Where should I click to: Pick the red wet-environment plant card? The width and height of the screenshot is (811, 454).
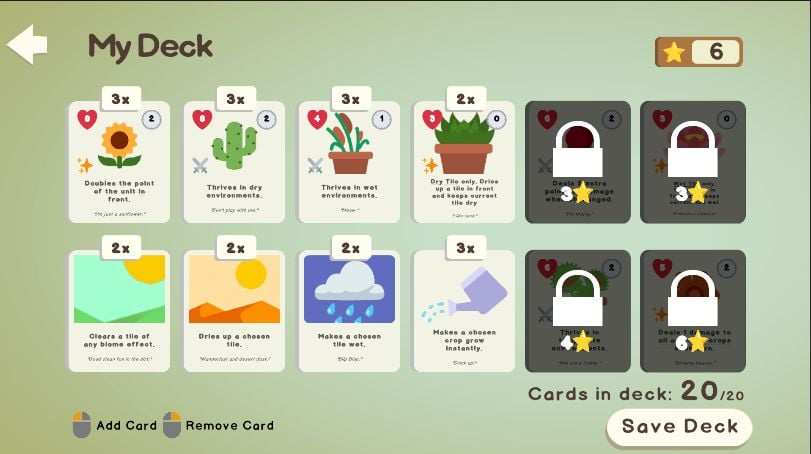[x=350, y=161]
